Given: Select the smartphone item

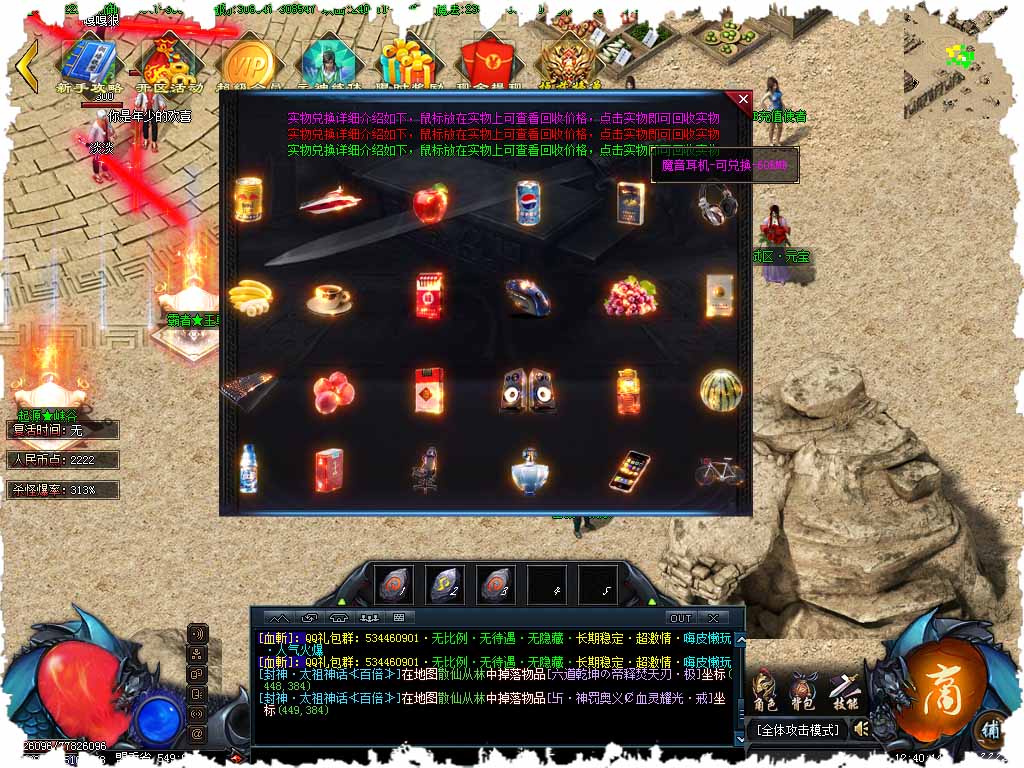Looking at the screenshot, I should [629, 471].
